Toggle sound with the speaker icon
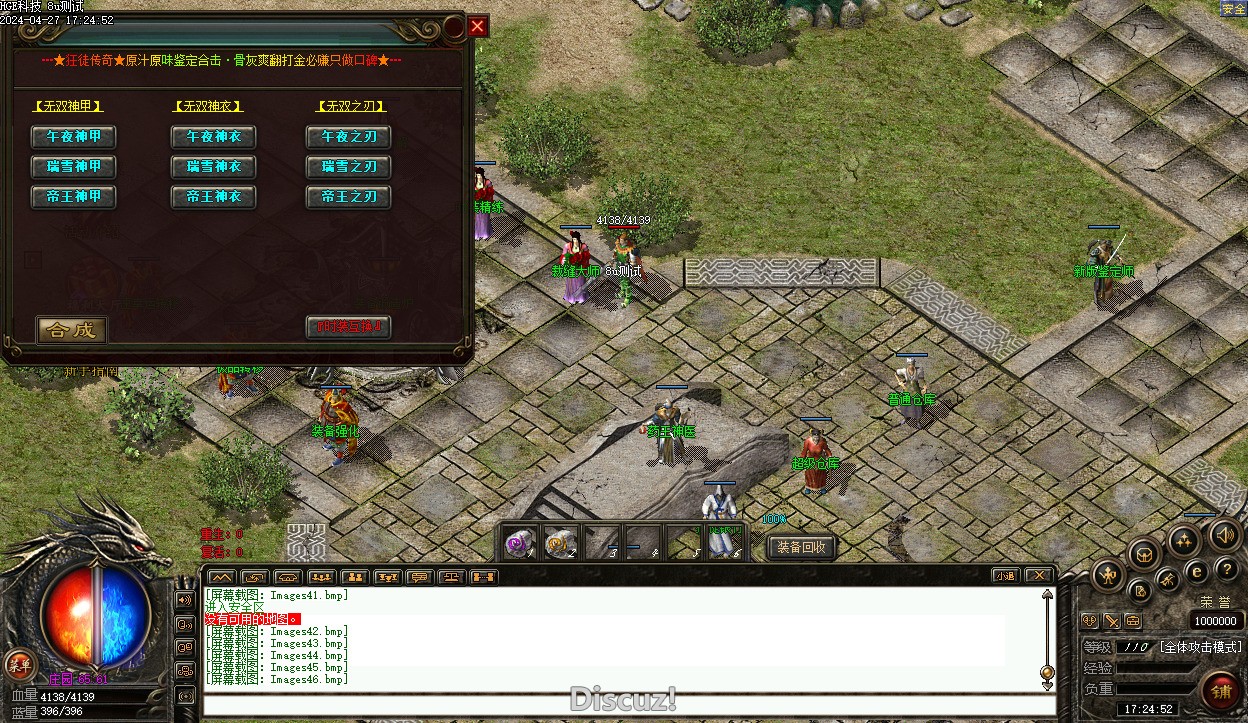Image resolution: width=1248 pixels, height=723 pixels. [x=1225, y=536]
